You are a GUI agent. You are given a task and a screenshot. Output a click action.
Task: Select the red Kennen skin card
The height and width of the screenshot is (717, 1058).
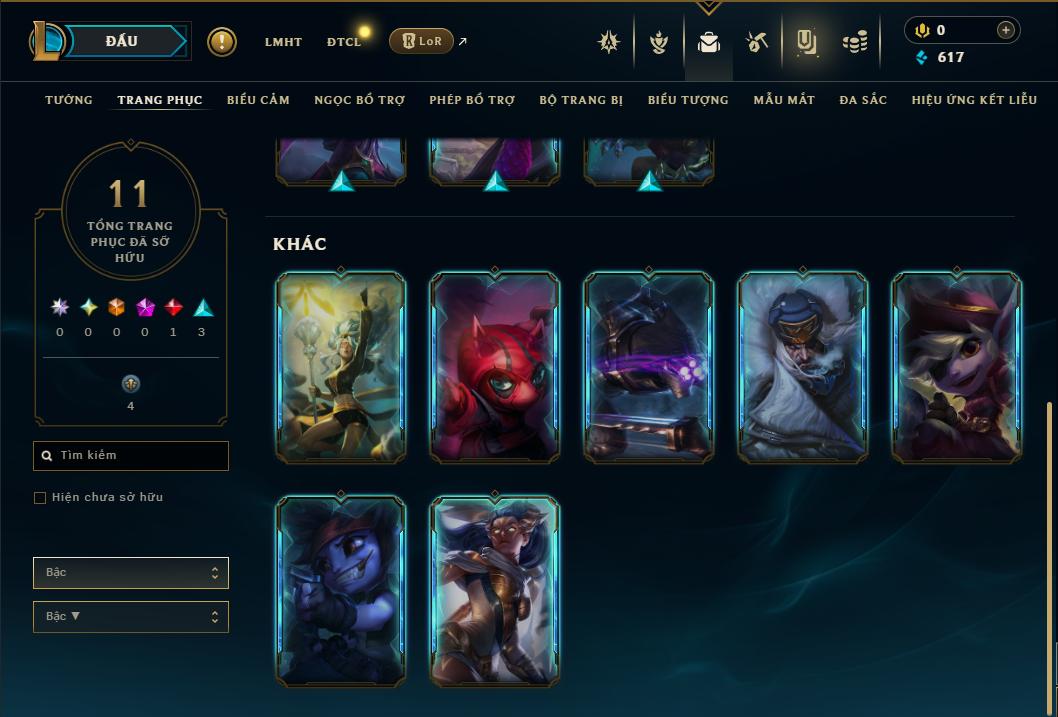[494, 368]
